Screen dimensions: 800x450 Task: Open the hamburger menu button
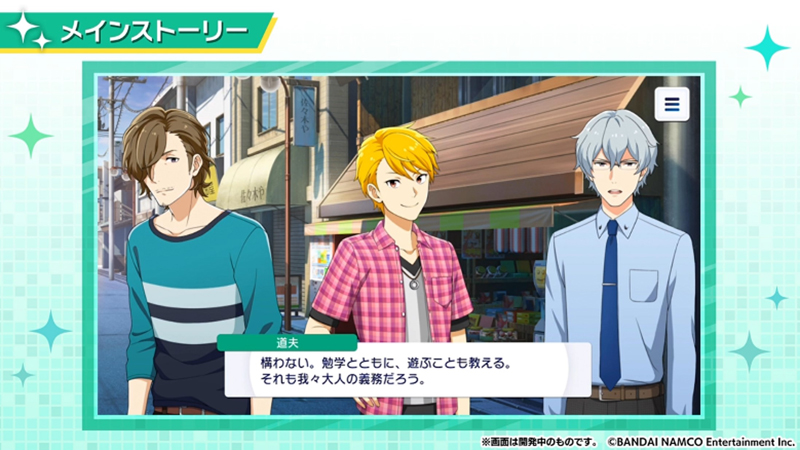click(x=672, y=104)
